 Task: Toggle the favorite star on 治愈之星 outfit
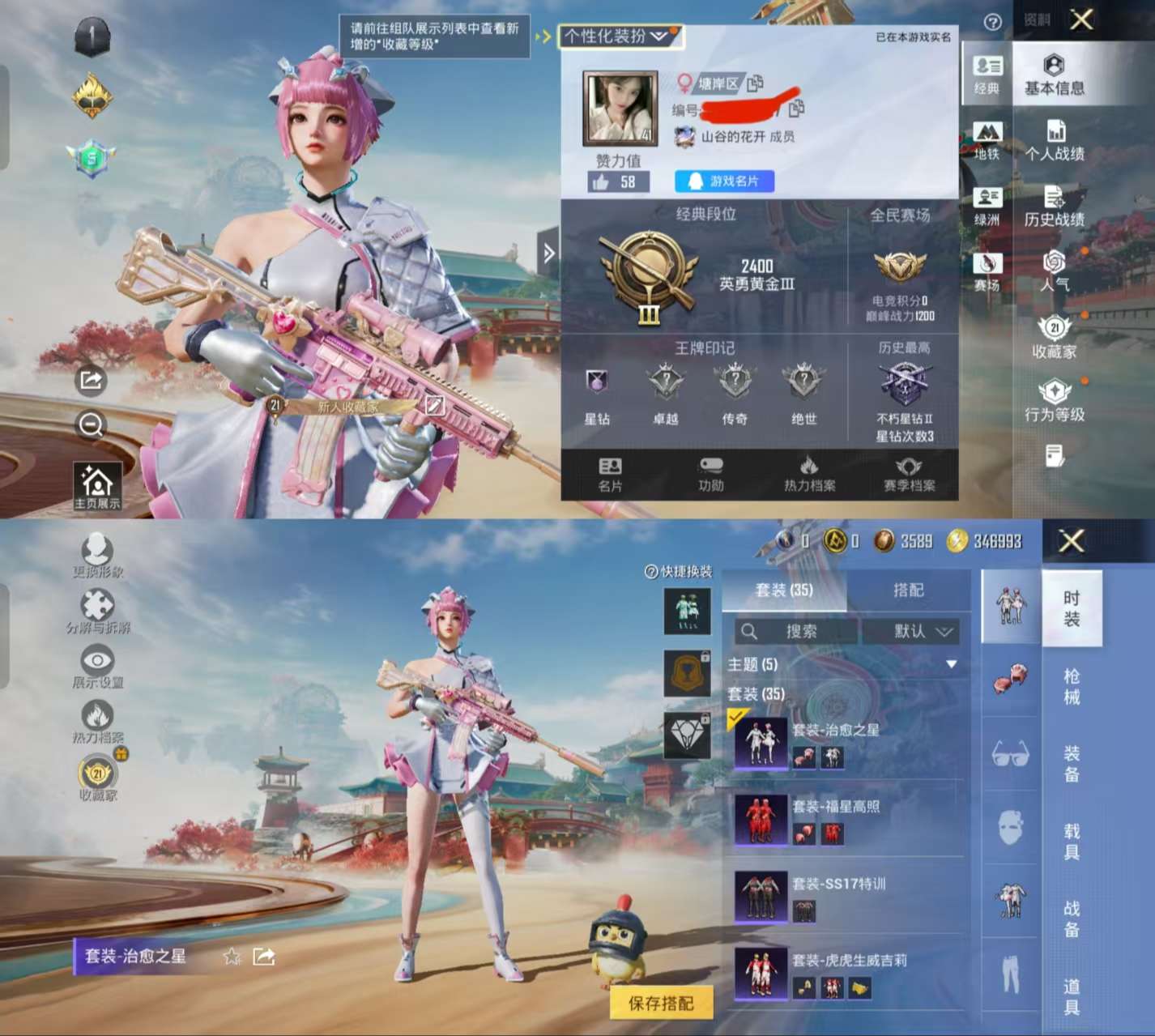230,957
